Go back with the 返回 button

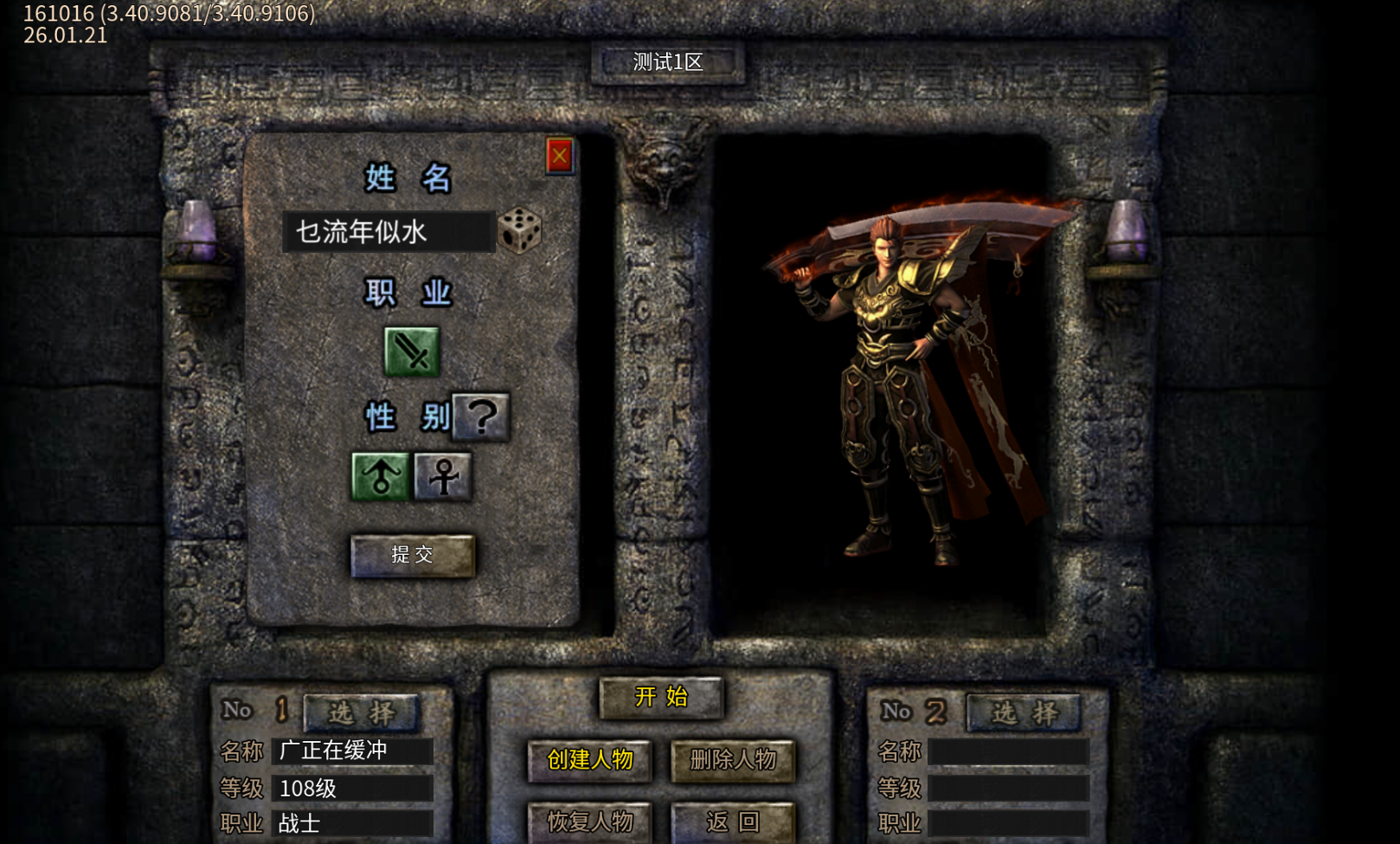[x=733, y=821]
